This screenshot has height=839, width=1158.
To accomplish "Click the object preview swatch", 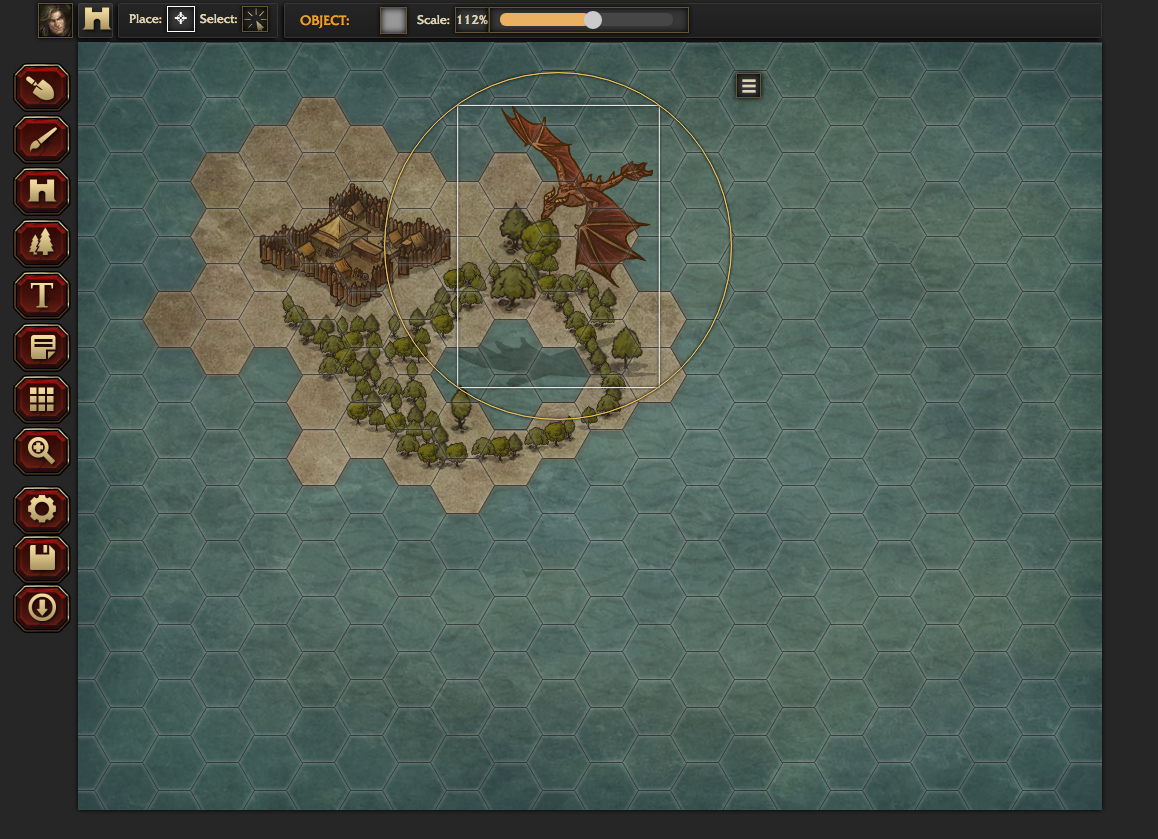I will (x=393, y=20).
